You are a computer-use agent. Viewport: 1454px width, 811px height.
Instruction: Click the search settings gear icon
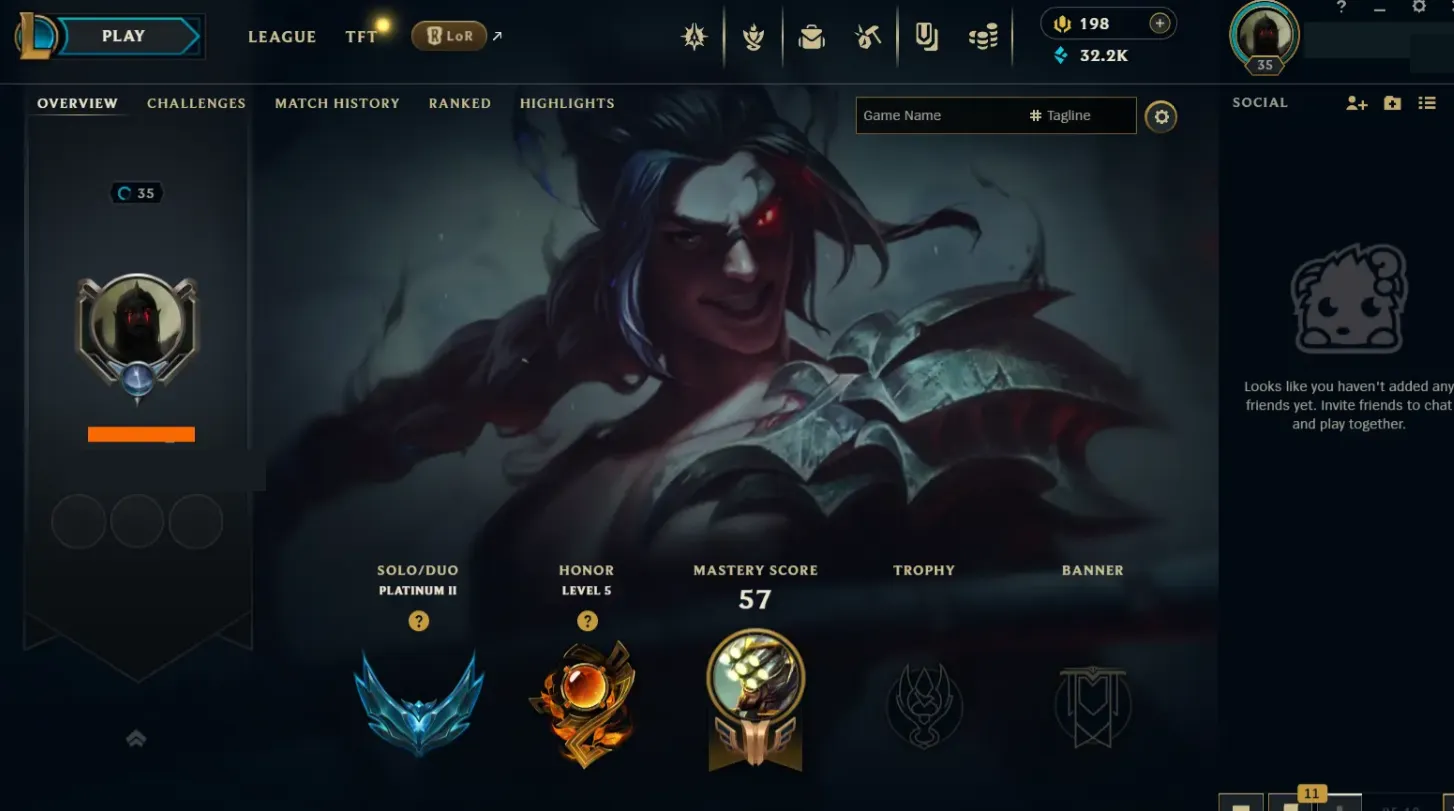coord(1161,116)
